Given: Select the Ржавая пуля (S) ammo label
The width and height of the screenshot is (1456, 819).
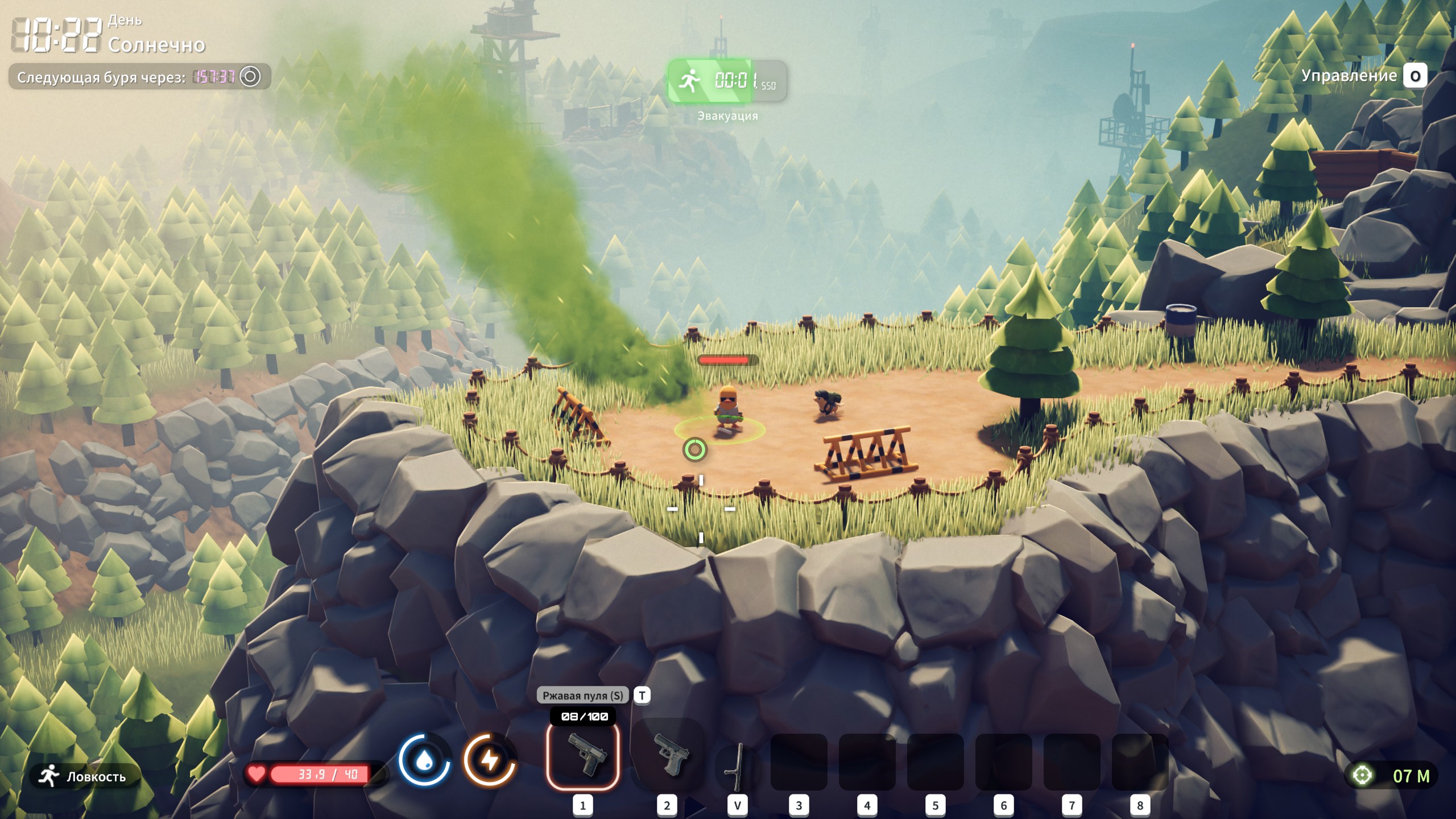Looking at the screenshot, I should coord(582,695).
